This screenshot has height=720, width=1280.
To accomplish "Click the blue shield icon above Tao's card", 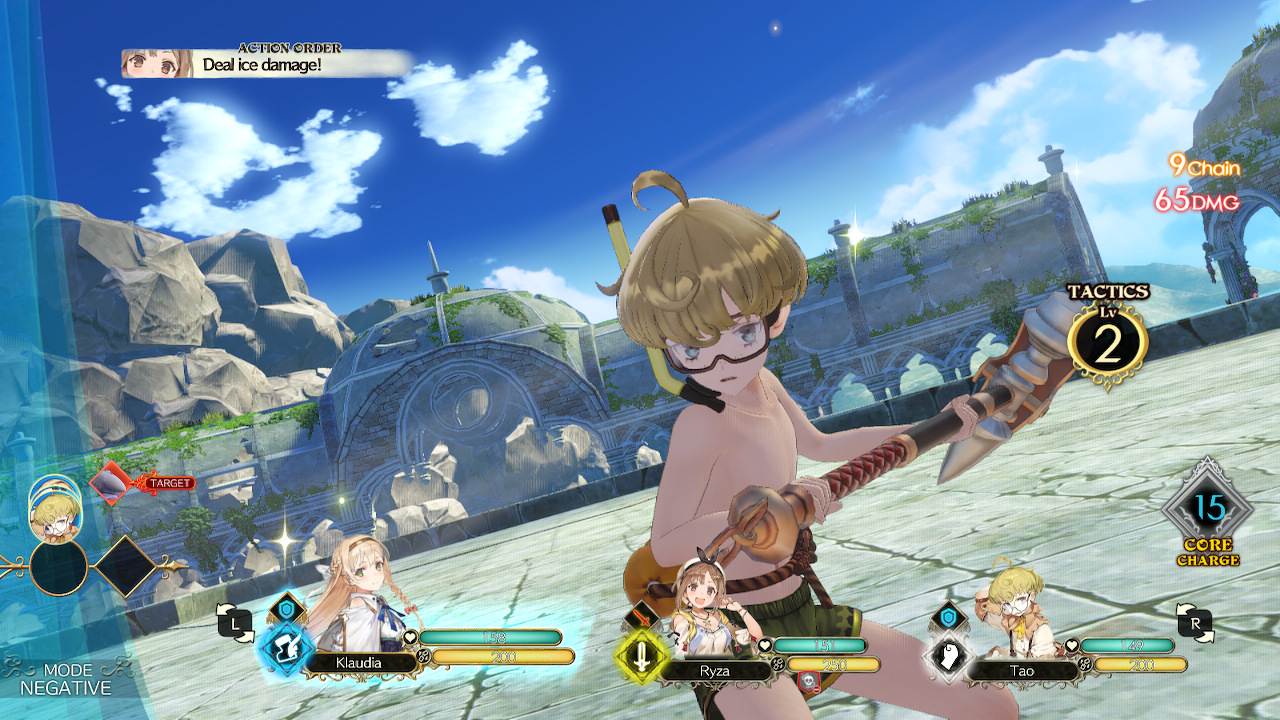I will 949,617.
